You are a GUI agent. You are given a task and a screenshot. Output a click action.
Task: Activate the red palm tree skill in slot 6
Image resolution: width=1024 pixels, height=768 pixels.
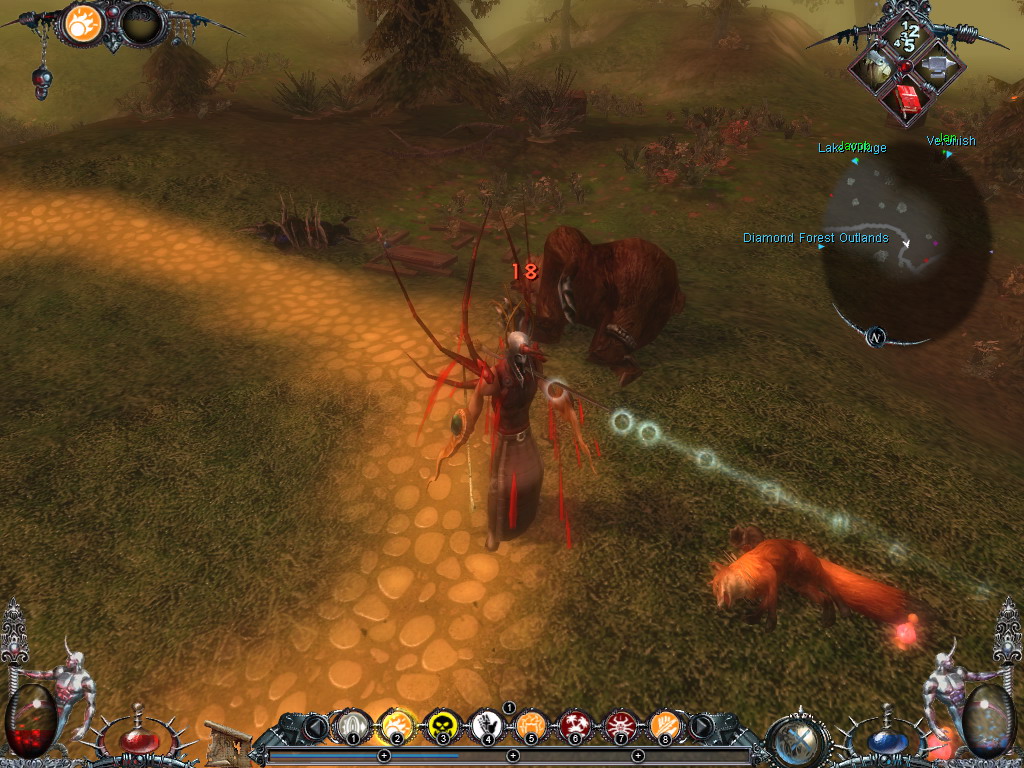tap(576, 724)
